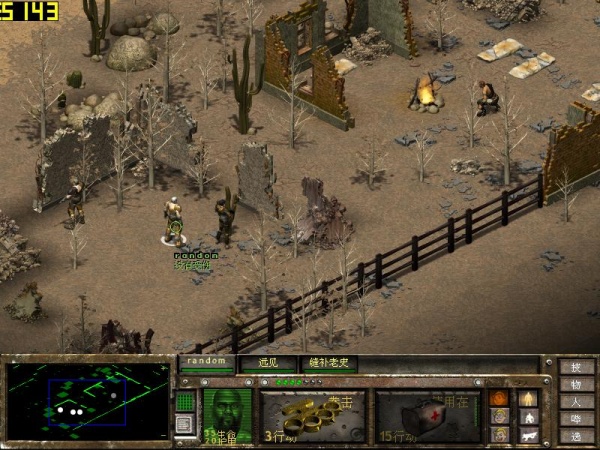Open the 人 character menu

click(x=576, y=401)
